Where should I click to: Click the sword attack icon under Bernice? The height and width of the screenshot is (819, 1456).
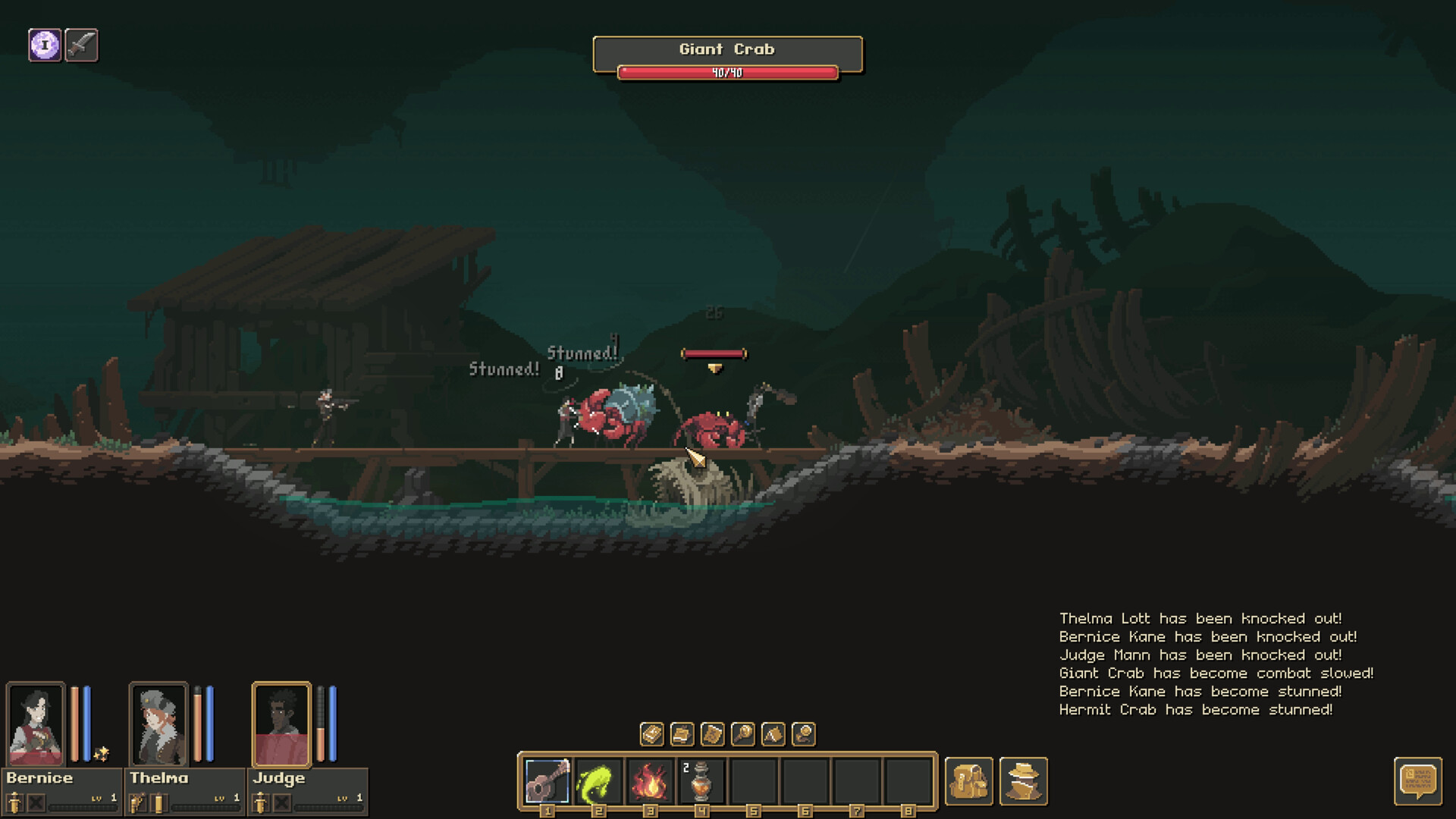click(15, 802)
